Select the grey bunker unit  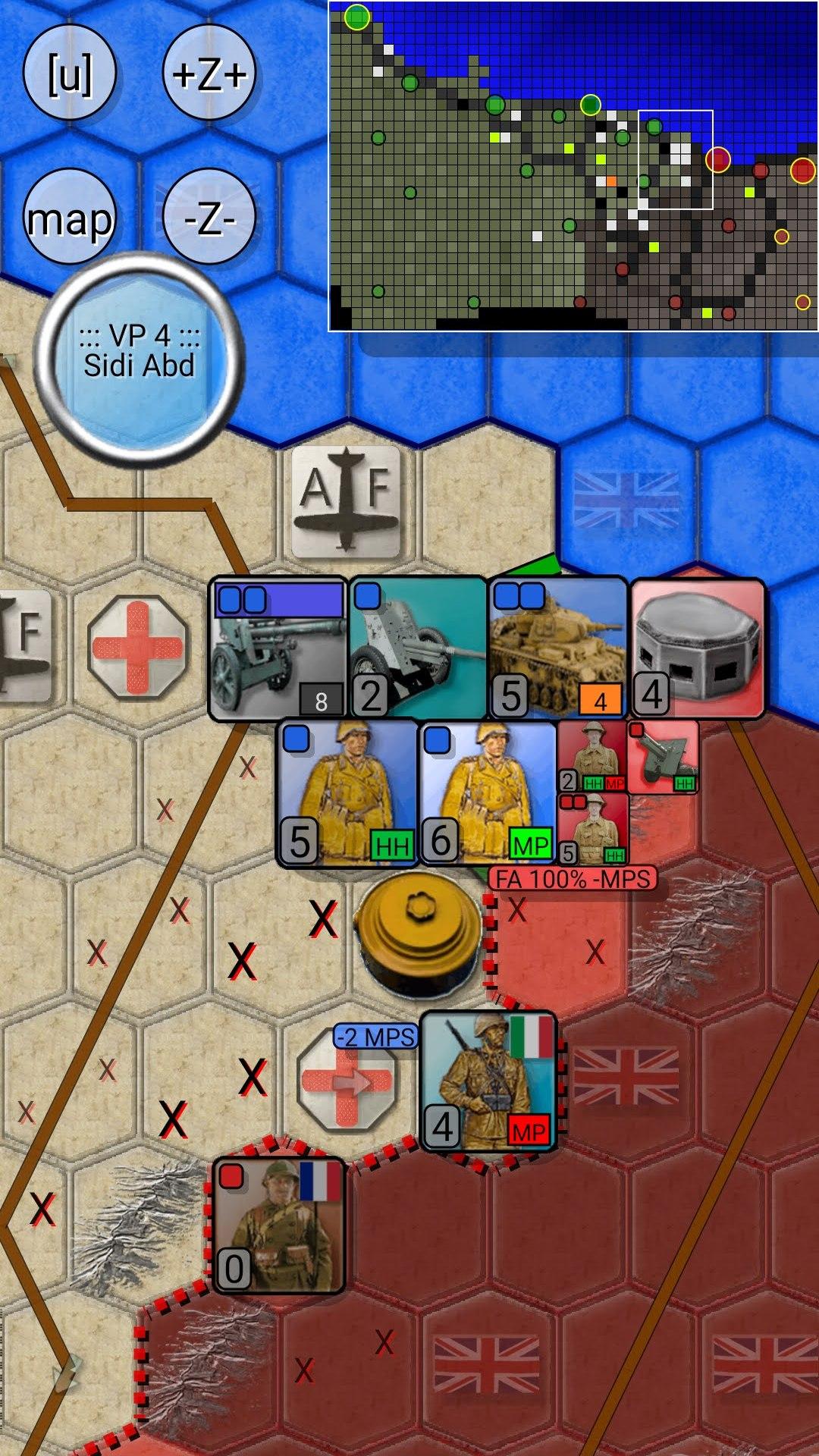(x=697, y=648)
